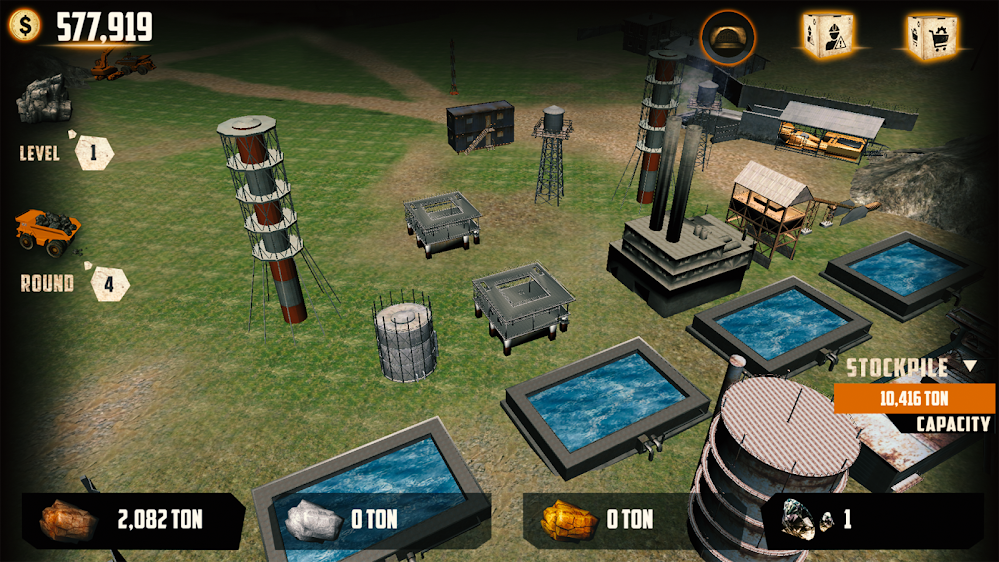This screenshot has width=999, height=562.
Task: Open the shopping cart shop crate
Action: pyautogui.click(x=932, y=36)
